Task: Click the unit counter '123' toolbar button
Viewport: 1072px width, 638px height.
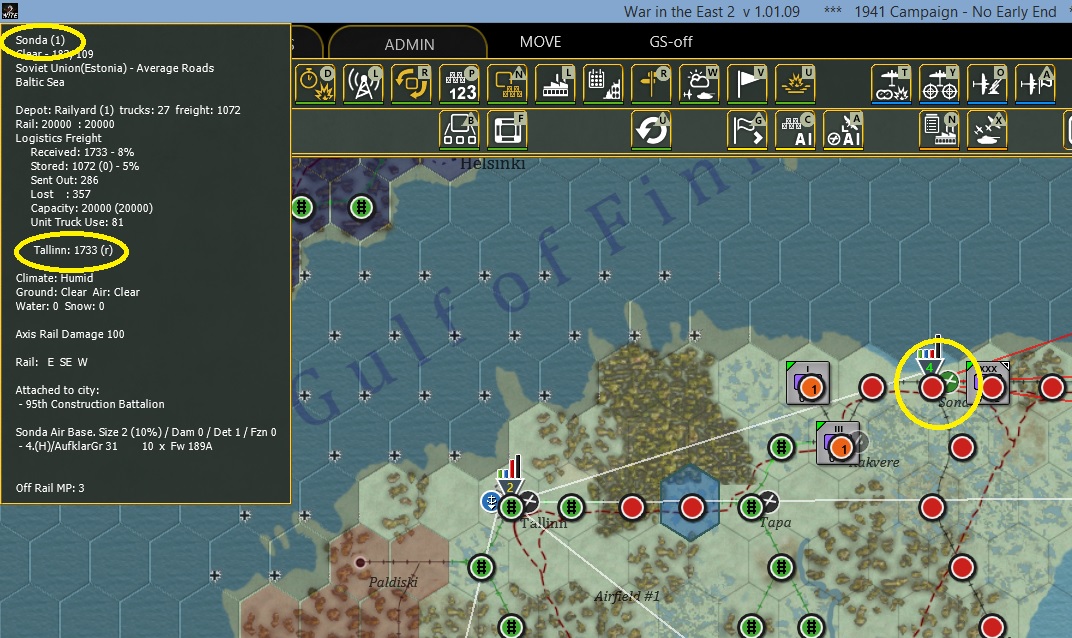Action: [459, 83]
